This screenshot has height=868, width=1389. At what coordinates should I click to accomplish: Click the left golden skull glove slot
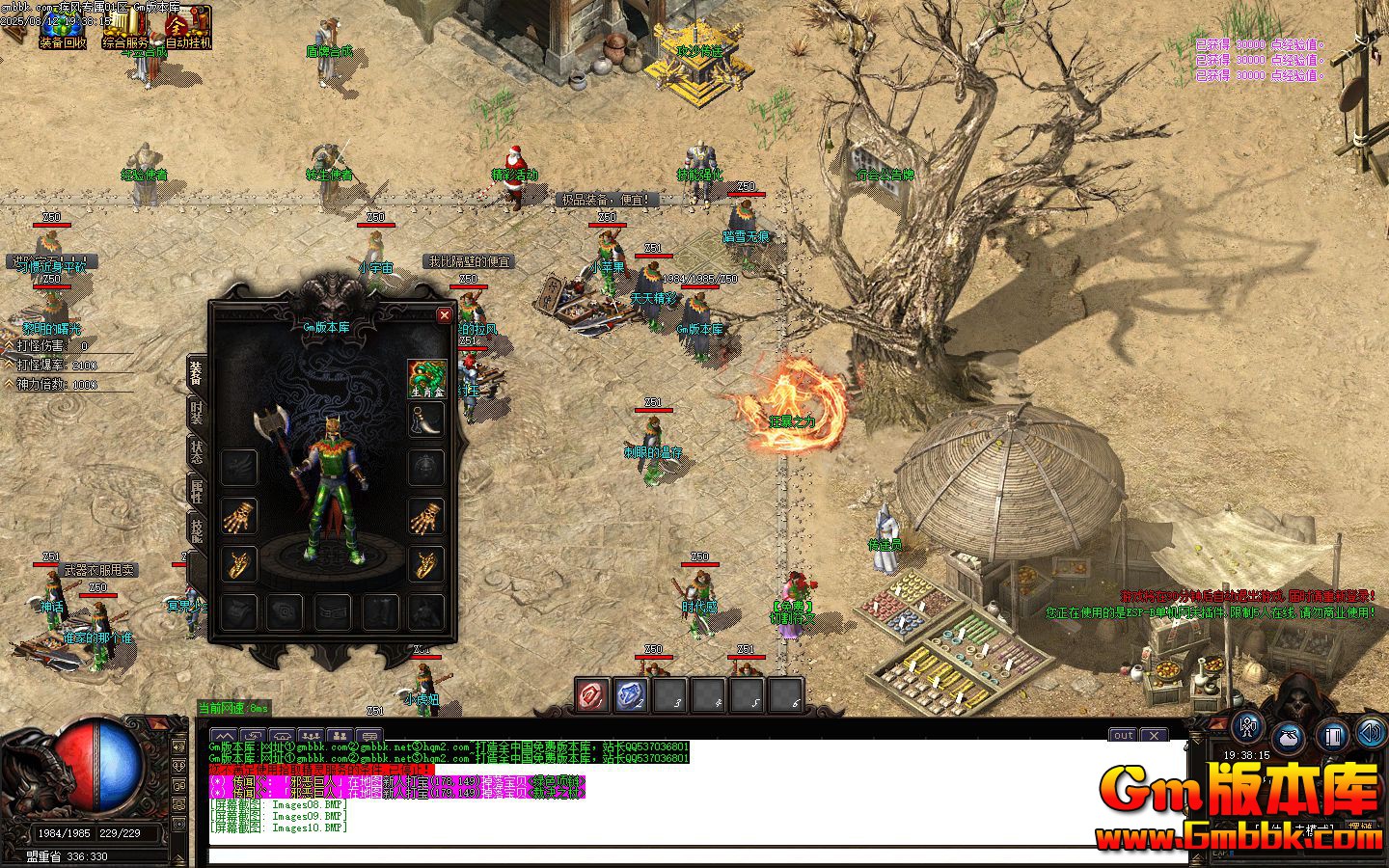[238, 518]
